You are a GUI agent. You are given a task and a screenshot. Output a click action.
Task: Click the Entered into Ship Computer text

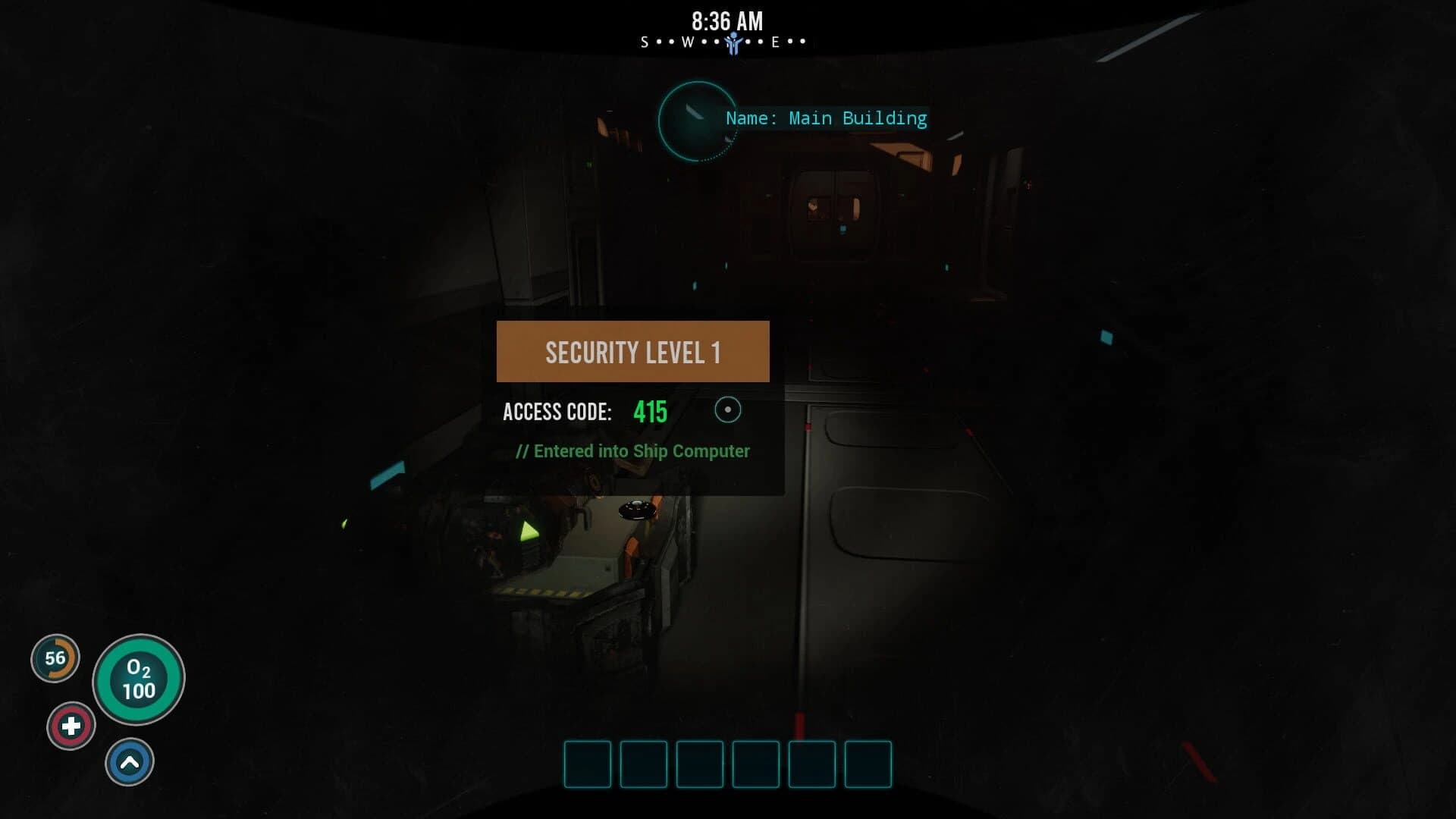coord(632,450)
